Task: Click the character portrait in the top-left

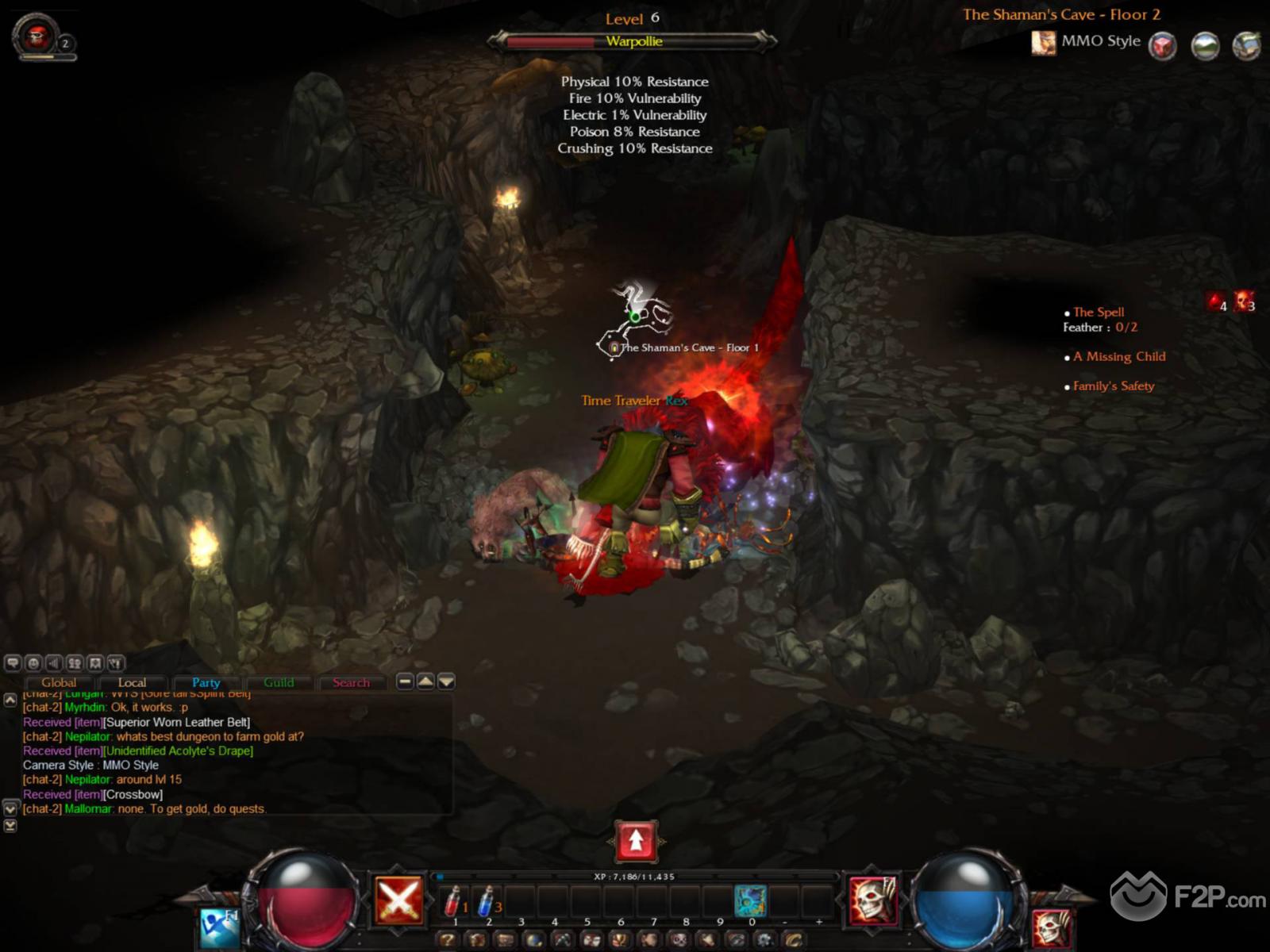Action: (37, 36)
